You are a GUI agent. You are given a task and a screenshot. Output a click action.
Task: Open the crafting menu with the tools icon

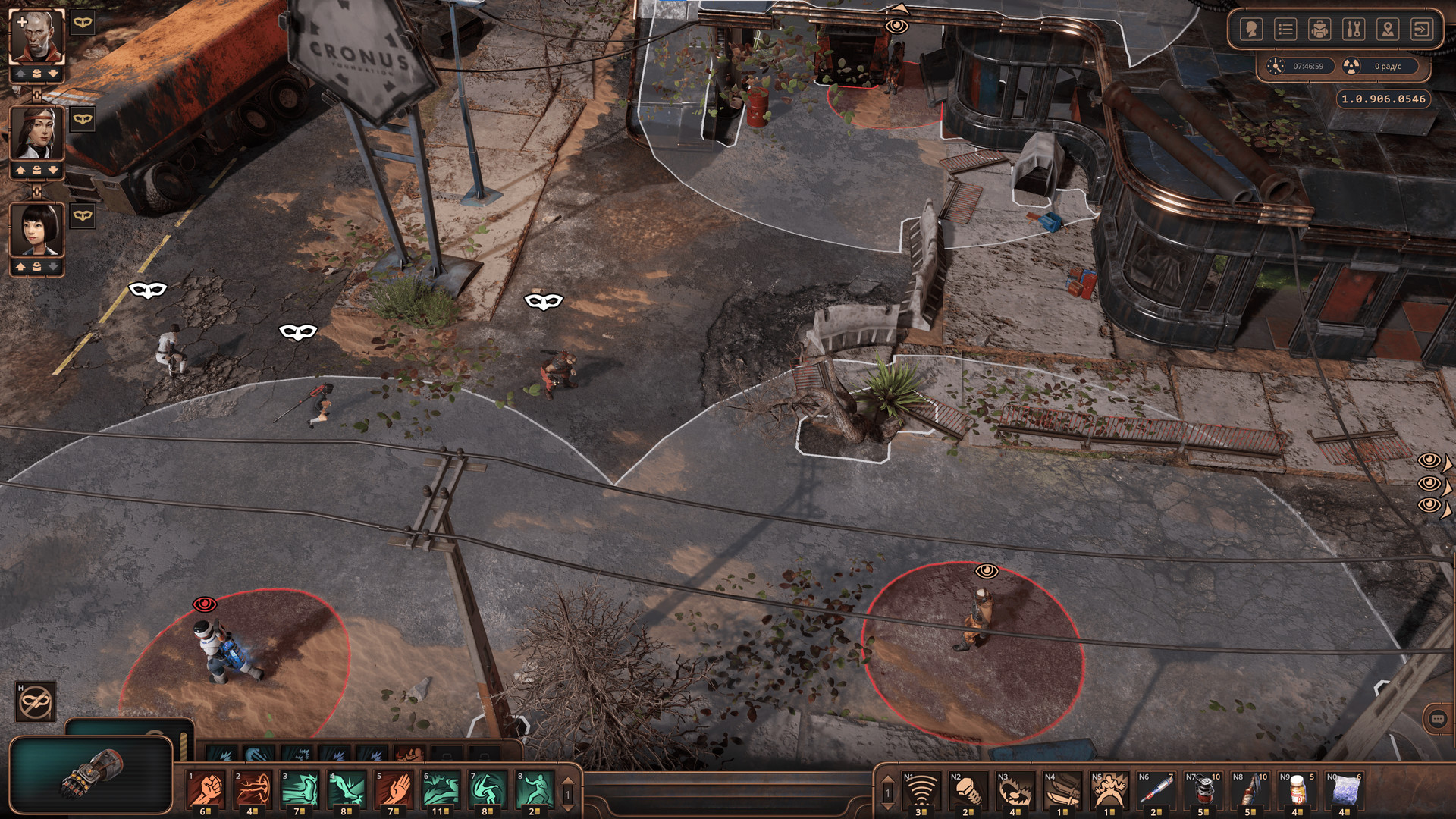(x=1355, y=29)
